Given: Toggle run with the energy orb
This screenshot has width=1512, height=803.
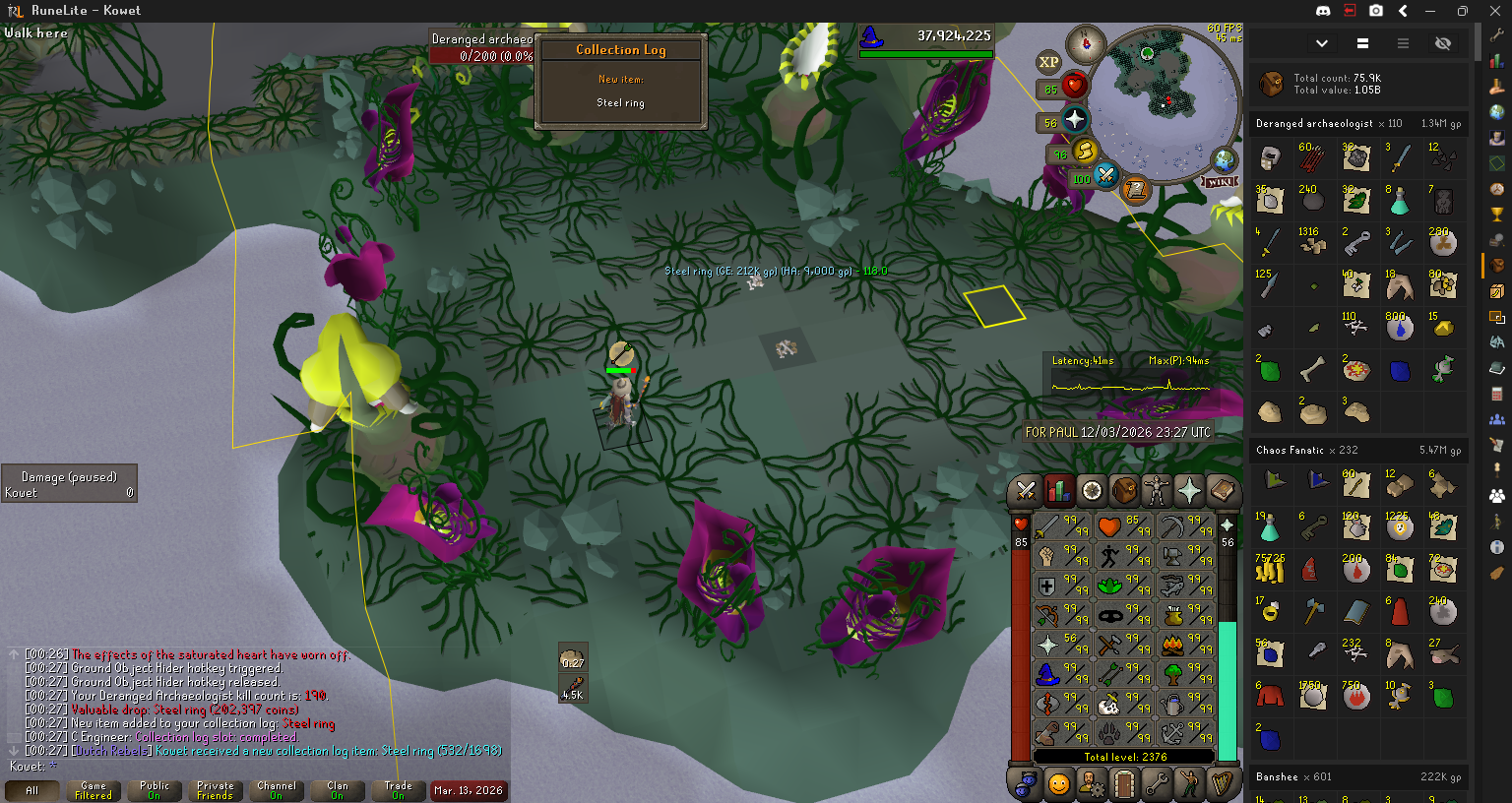Looking at the screenshot, I should coord(1085,152).
